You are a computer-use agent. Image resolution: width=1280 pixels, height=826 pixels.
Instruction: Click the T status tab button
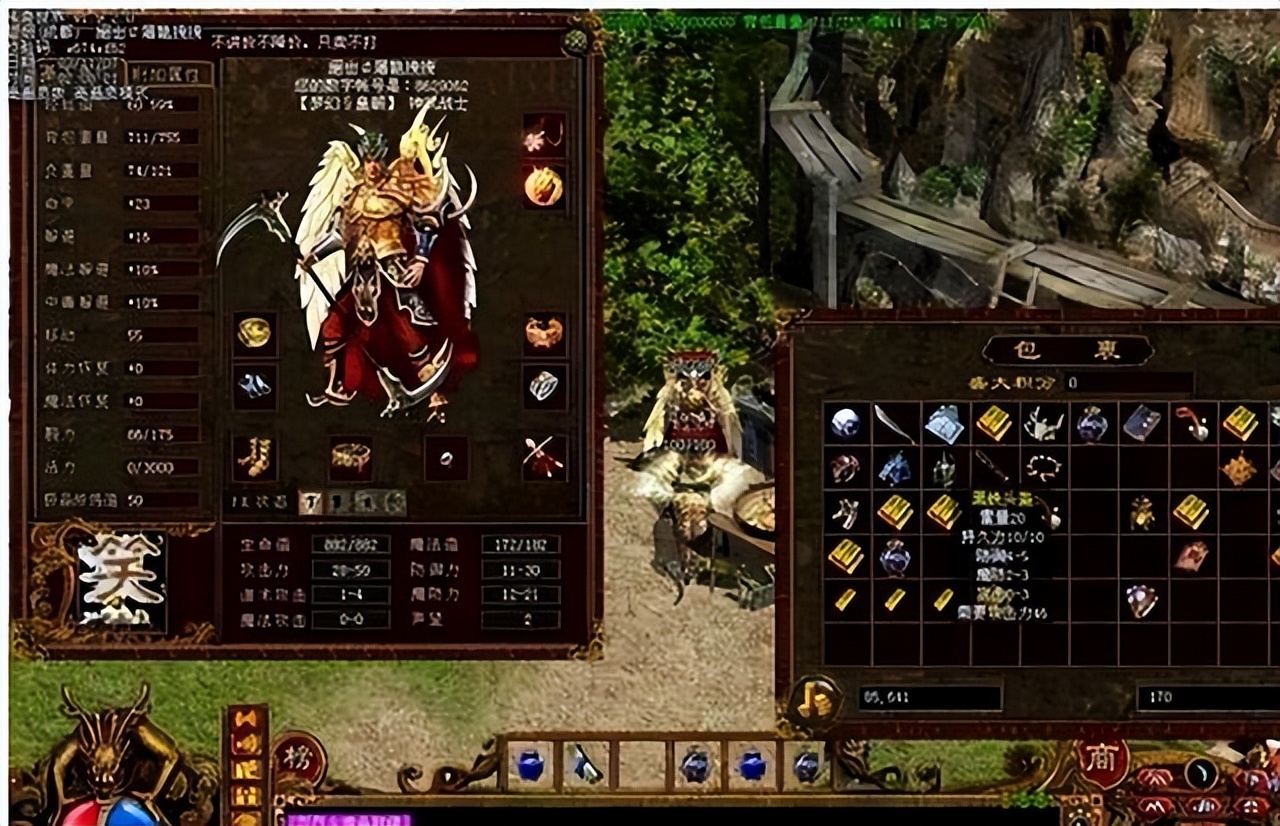[310, 502]
